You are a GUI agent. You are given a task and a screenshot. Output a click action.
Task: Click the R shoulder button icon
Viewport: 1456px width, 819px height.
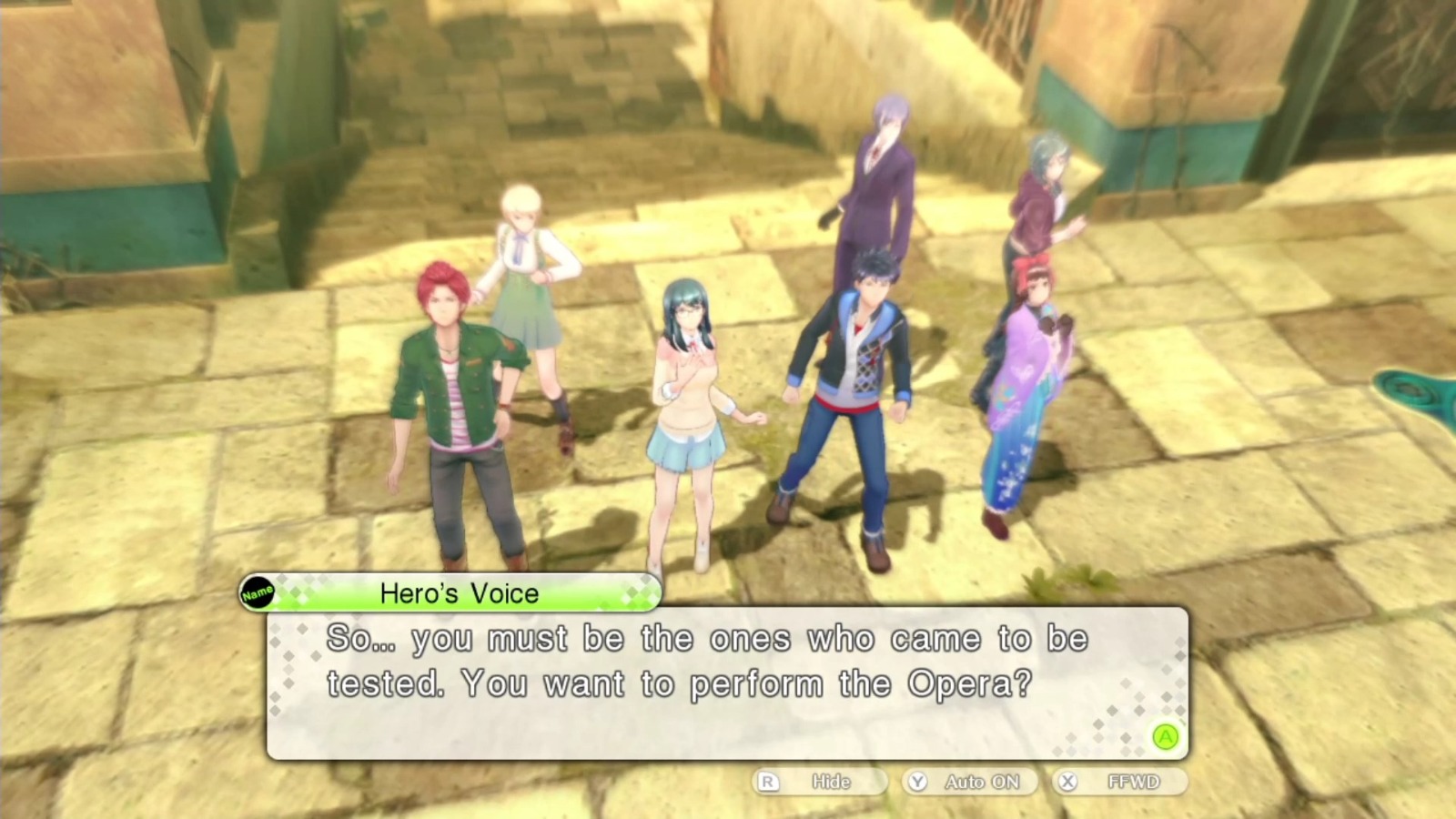[770, 781]
